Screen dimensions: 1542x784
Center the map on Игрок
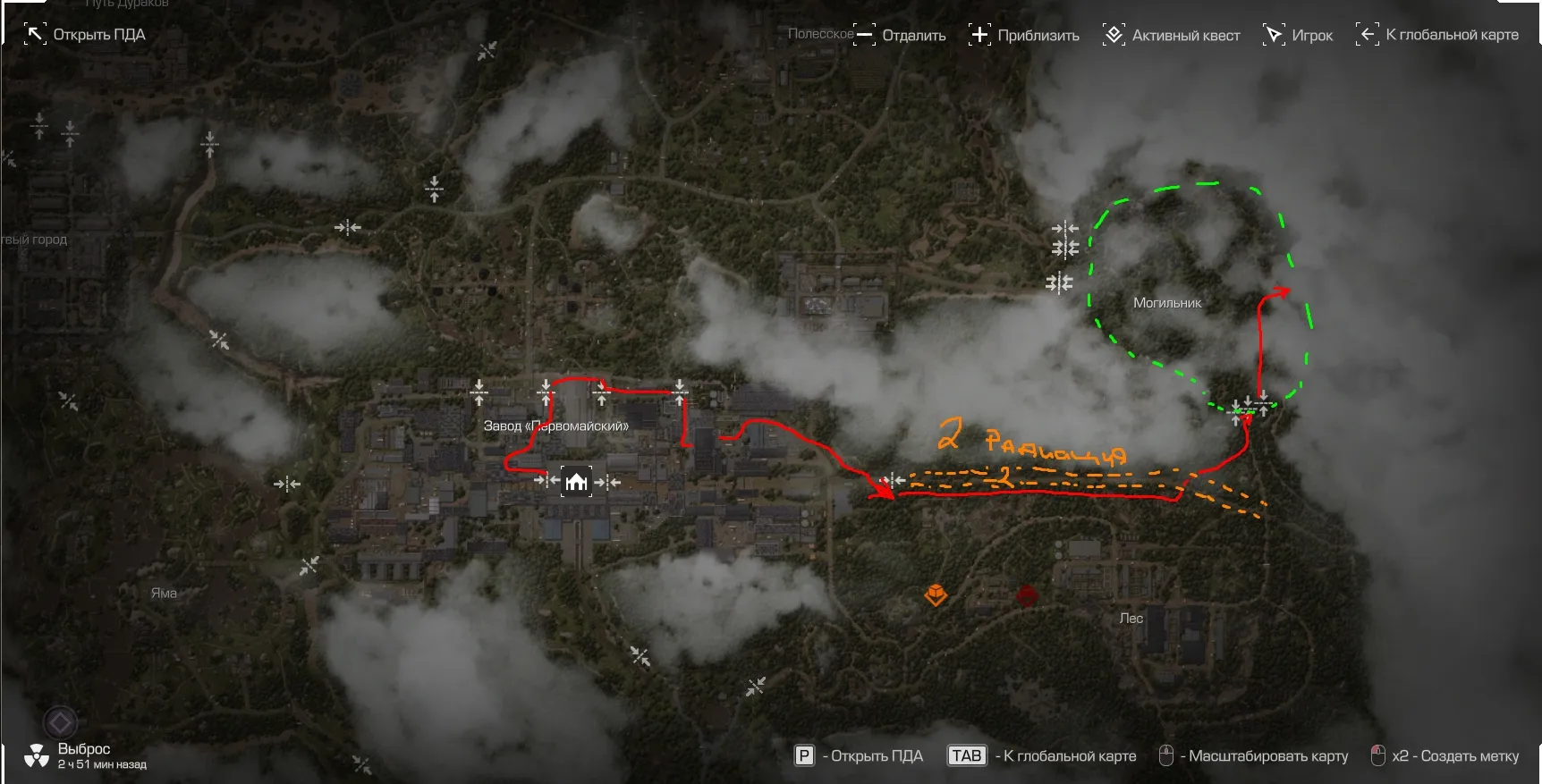pyautogui.click(x=1298, y=35)
